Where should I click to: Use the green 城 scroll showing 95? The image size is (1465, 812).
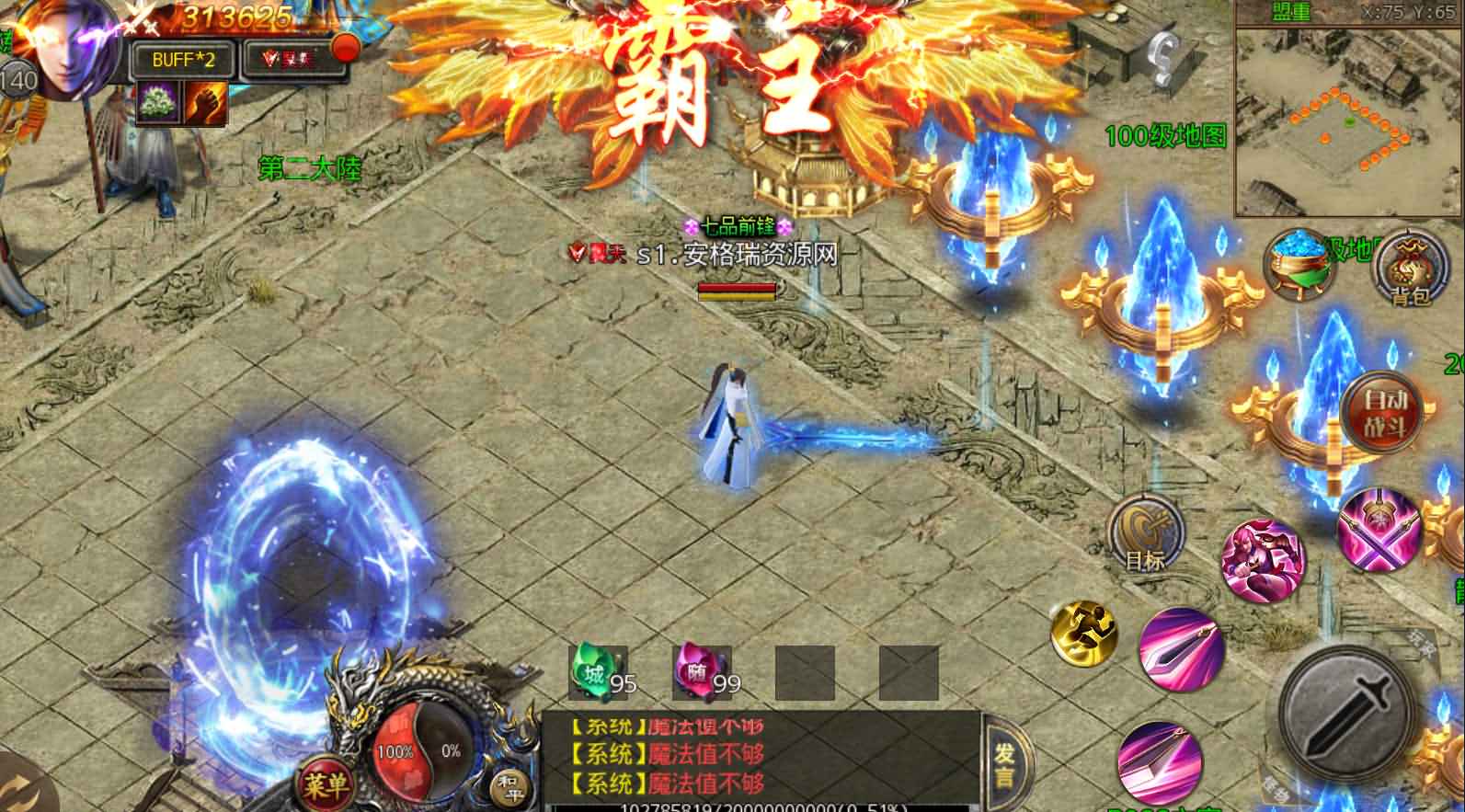click(x=594, y=670)
